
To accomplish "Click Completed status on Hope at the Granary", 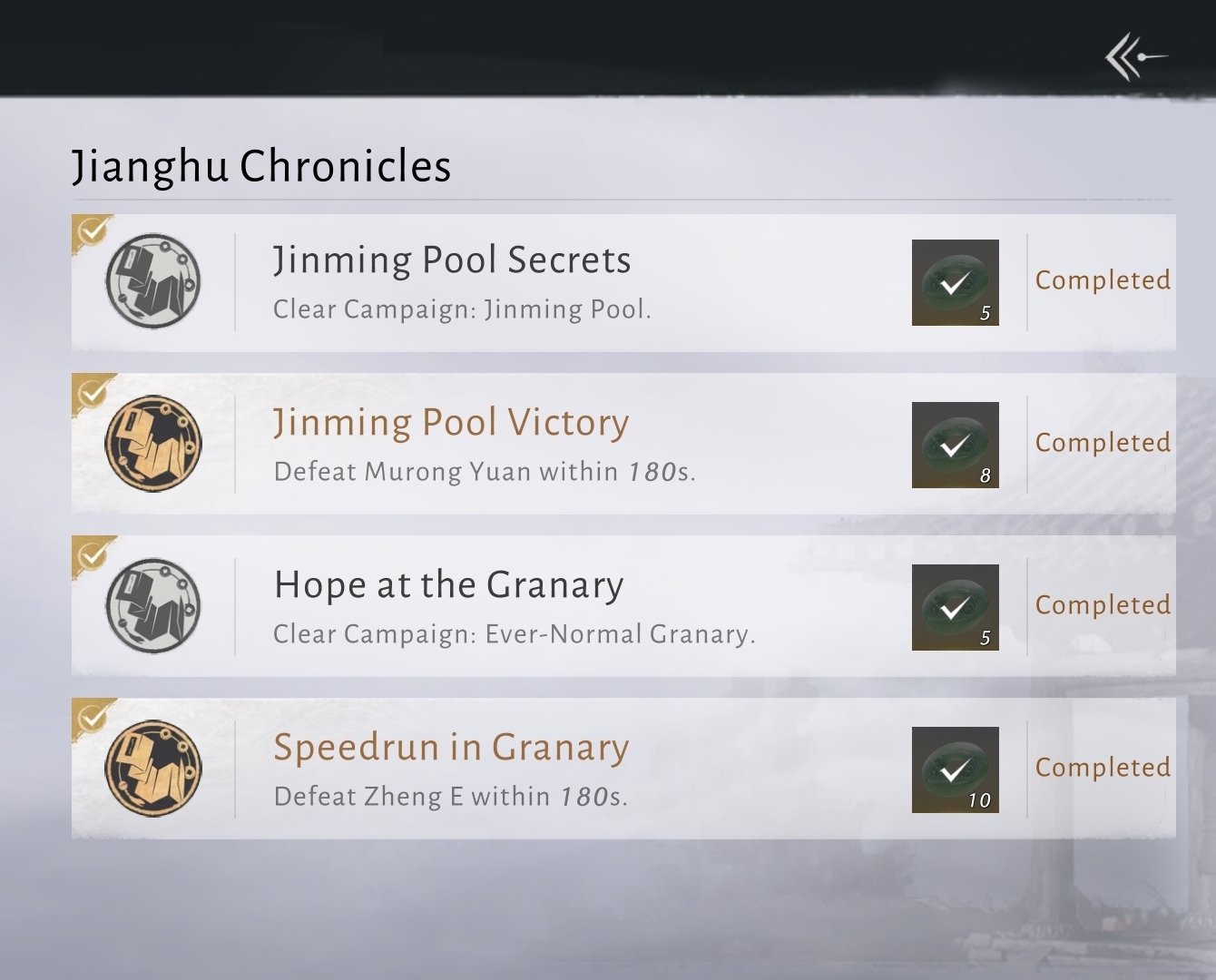I will tap(1103, 605).
